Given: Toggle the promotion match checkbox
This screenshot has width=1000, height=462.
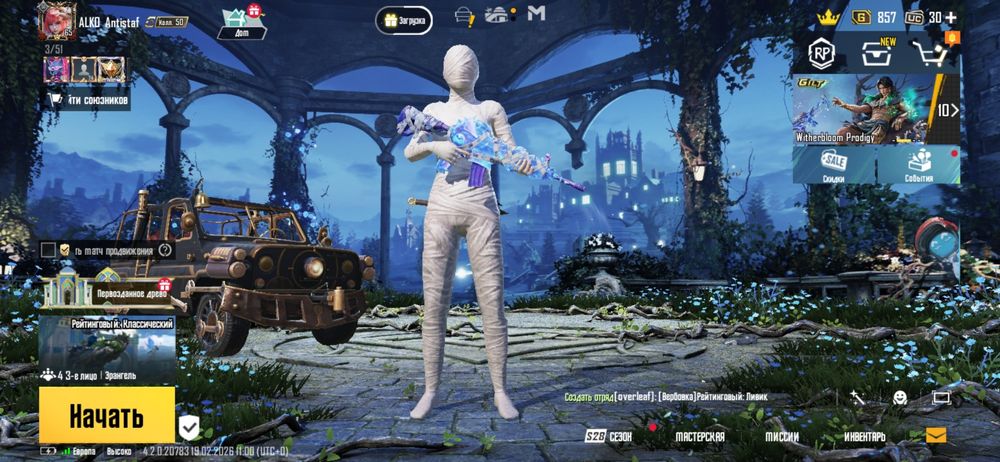Looking at the screenshot, I should pyautogui.click(x=48, y=249).
